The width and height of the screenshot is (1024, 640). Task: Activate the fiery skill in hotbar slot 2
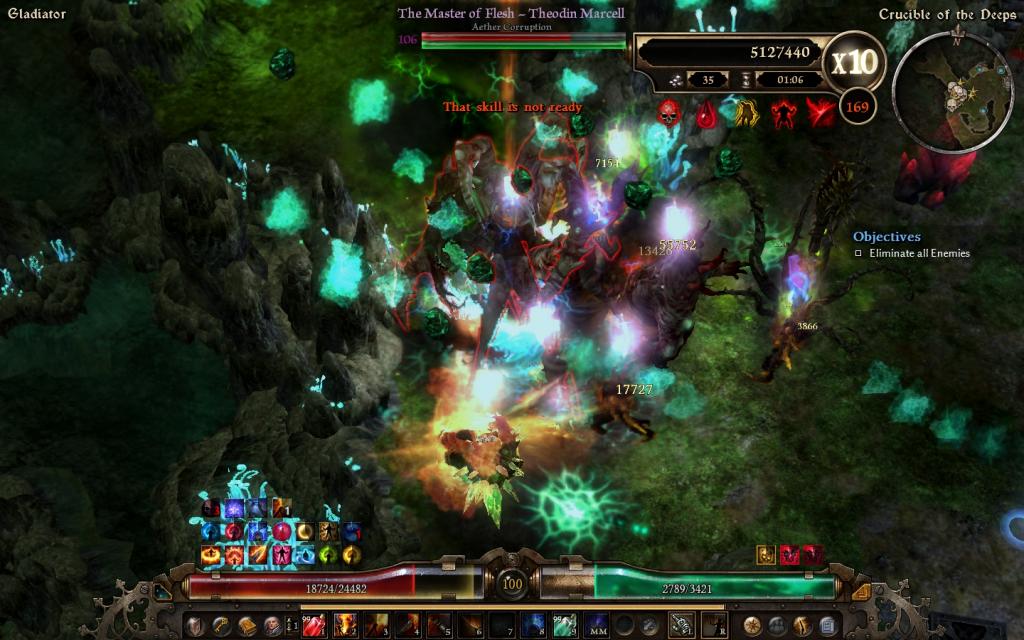[x=346, y=626]
